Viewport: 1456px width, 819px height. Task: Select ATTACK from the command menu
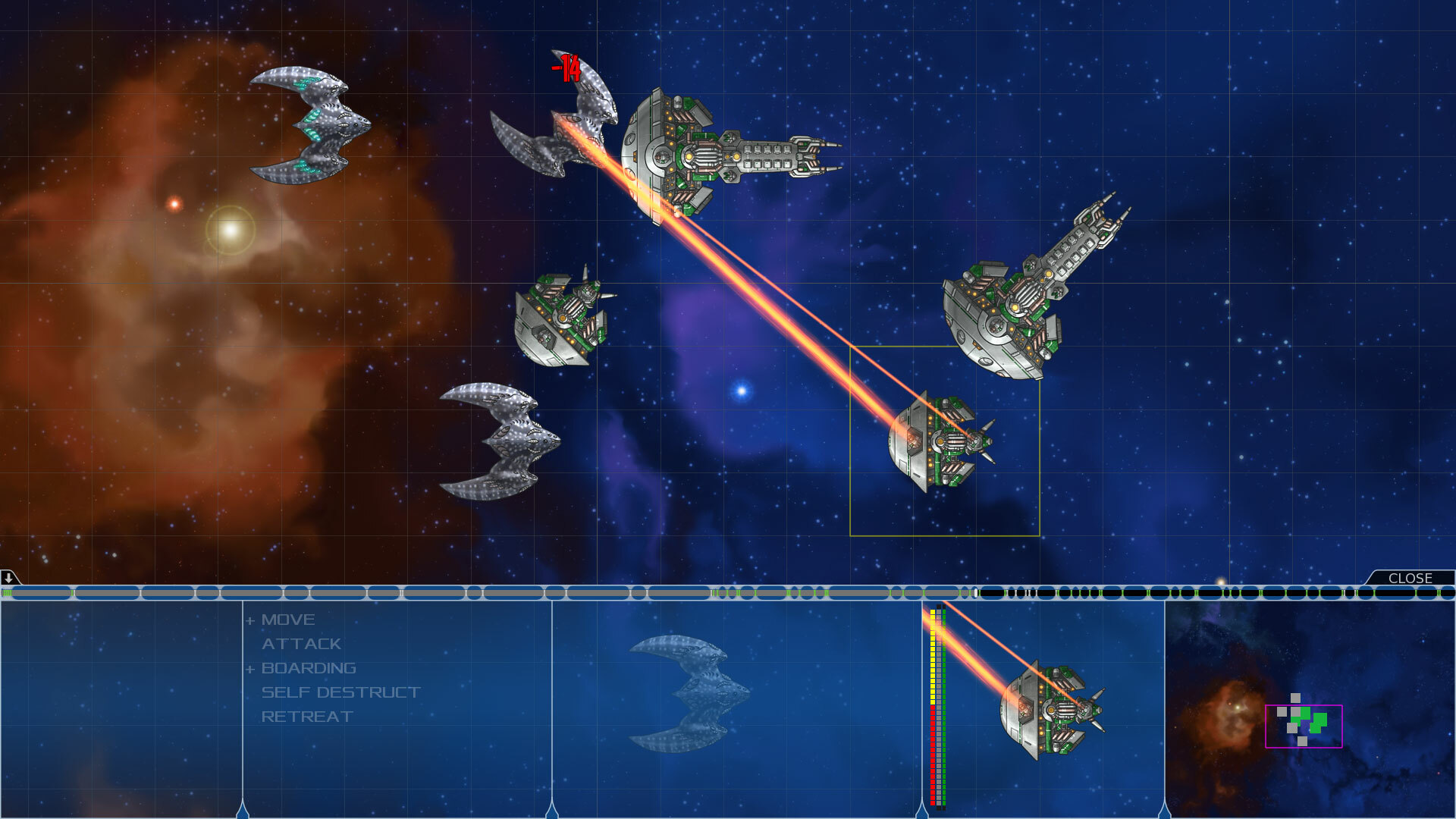click(x=301, y=643)
